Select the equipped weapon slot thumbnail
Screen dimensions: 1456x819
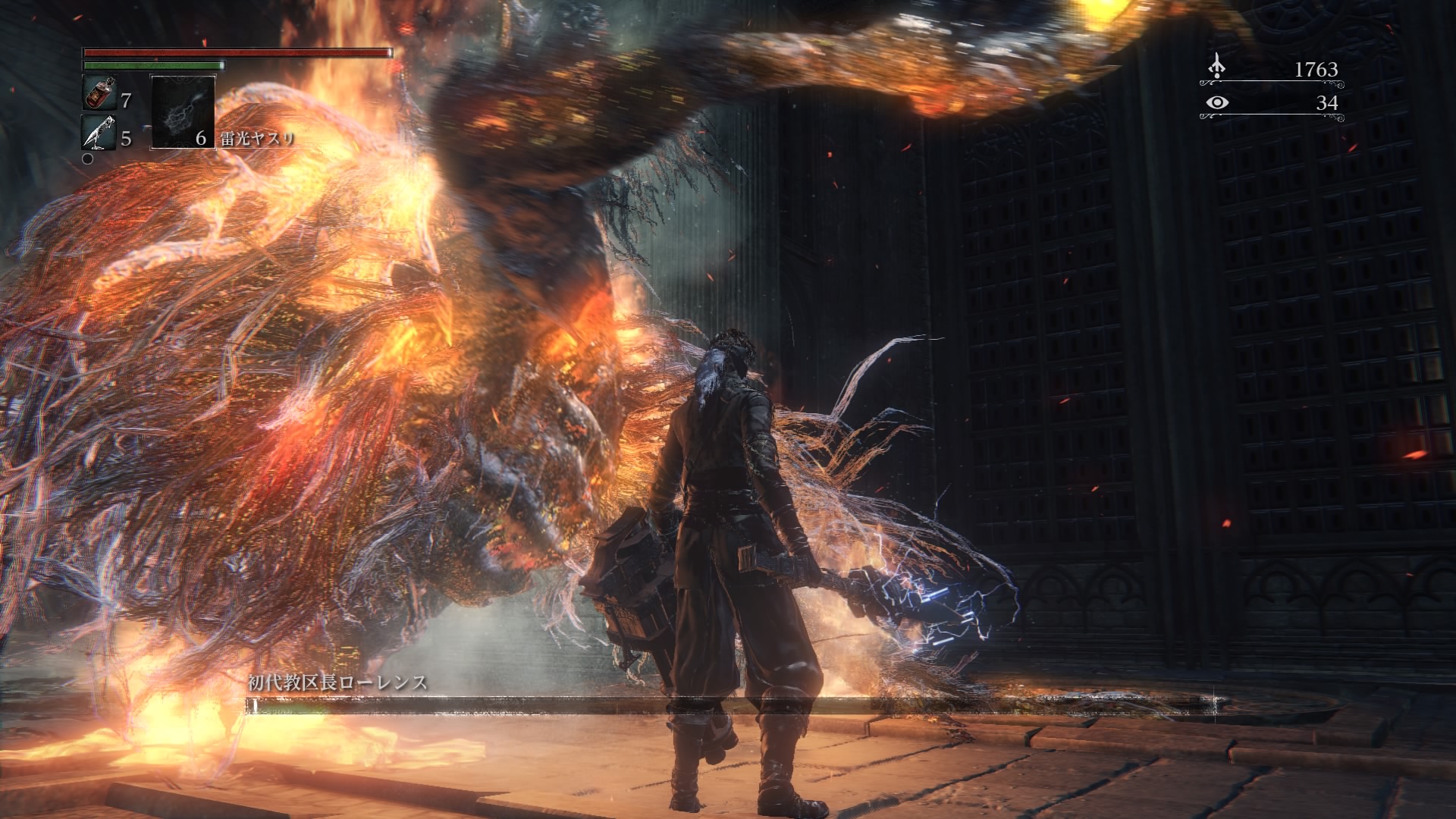(182, 114)
